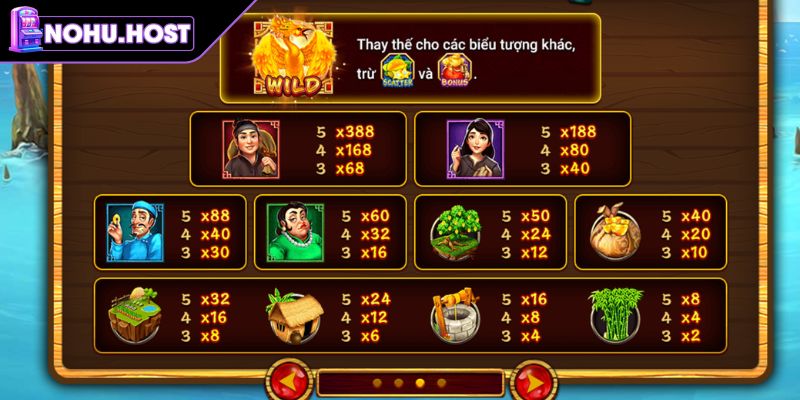Go to the previous paytable page
Screen dimensions: 800x400
(x=289, y=383)
